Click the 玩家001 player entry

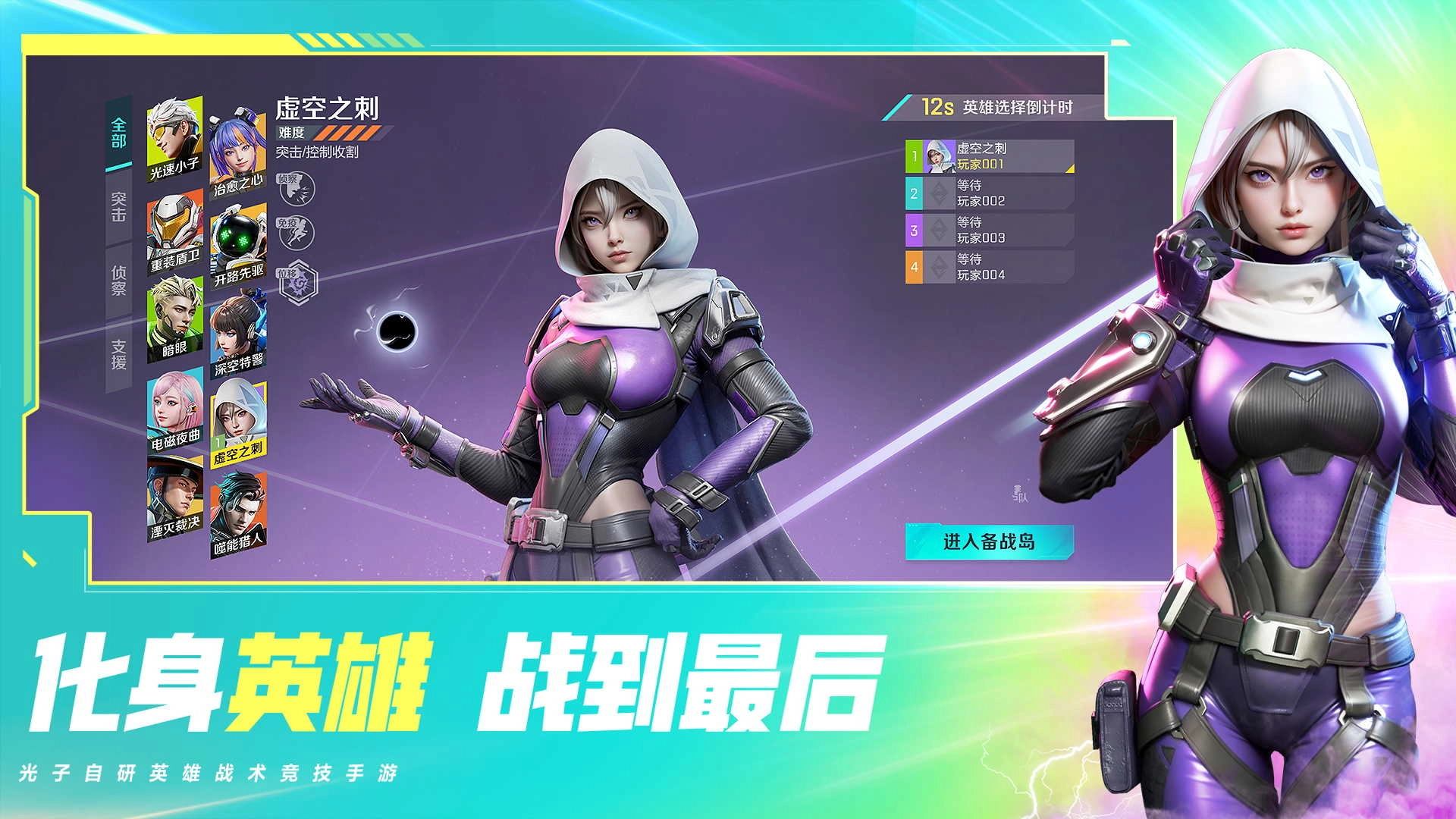tap(986, 155)
